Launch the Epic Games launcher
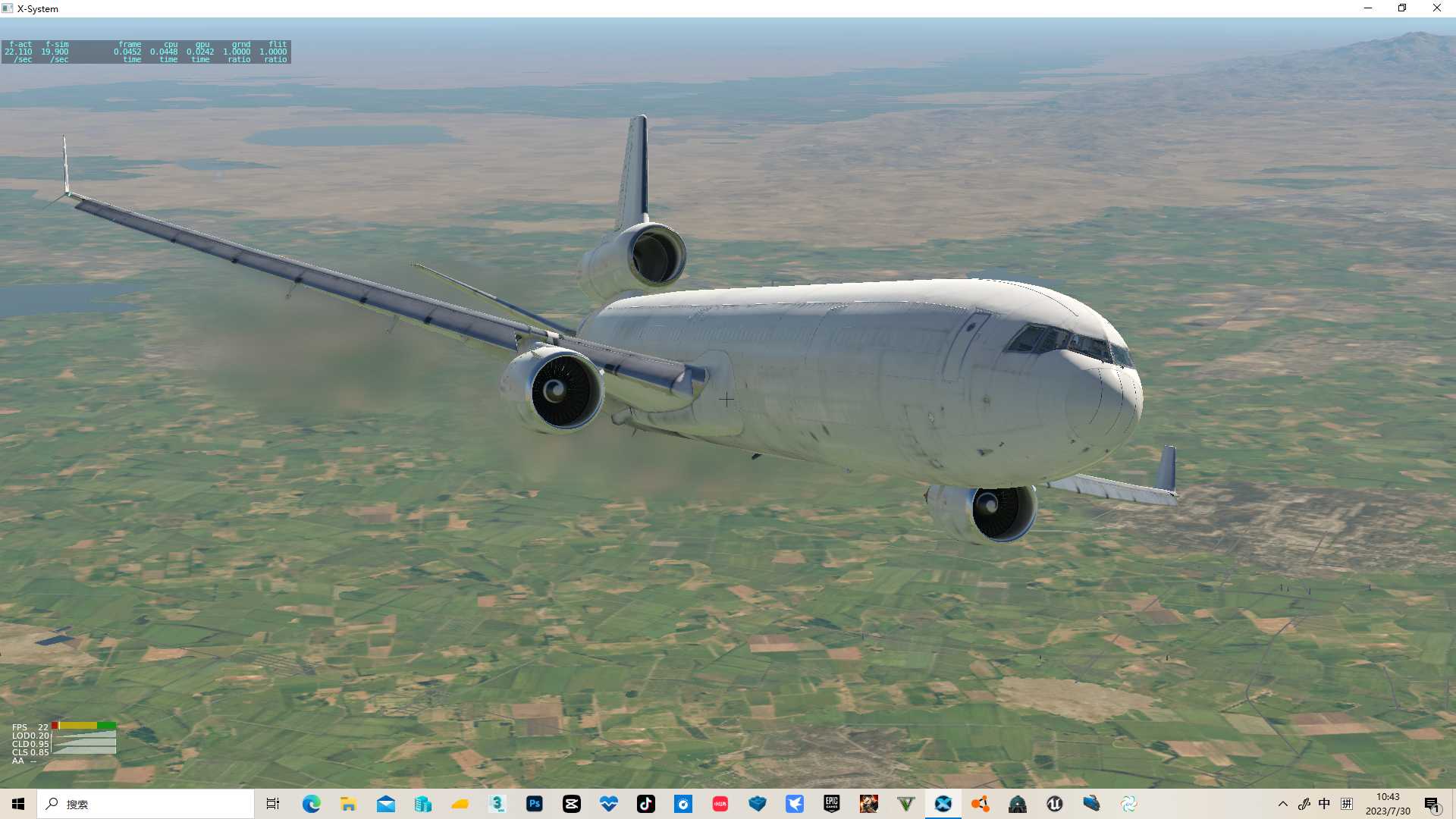Screen dimensions: 1456x819 coord(833,804)
